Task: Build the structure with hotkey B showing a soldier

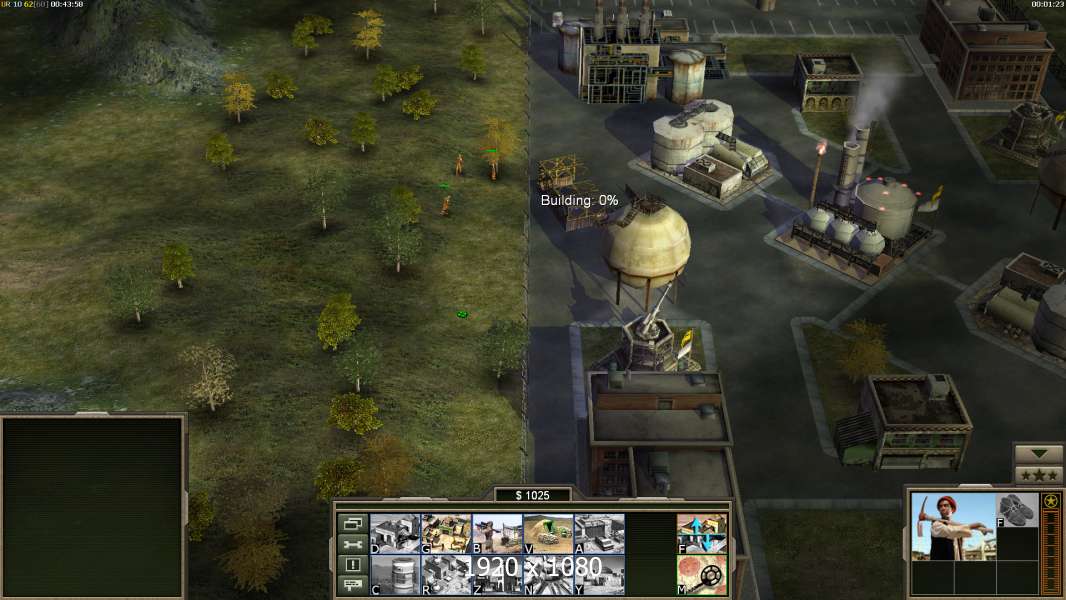Action: click(497, 534)
